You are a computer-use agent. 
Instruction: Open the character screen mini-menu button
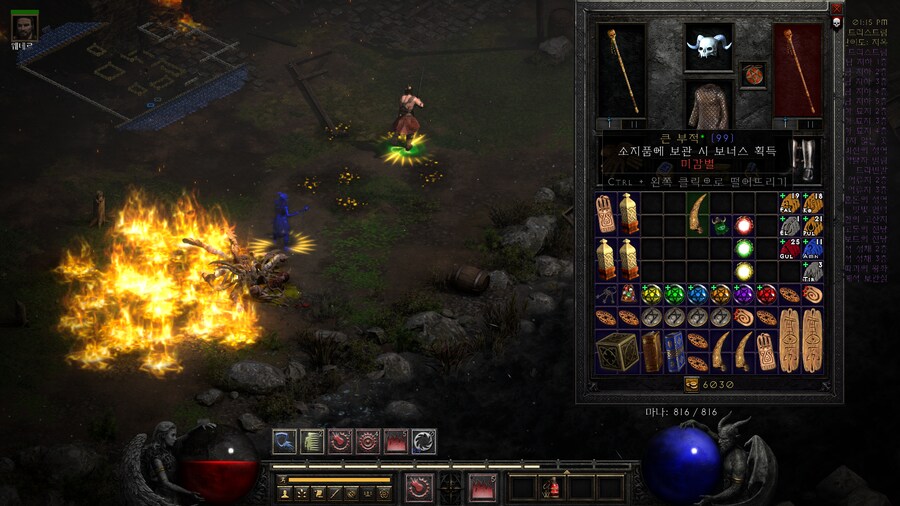point(283,493)
